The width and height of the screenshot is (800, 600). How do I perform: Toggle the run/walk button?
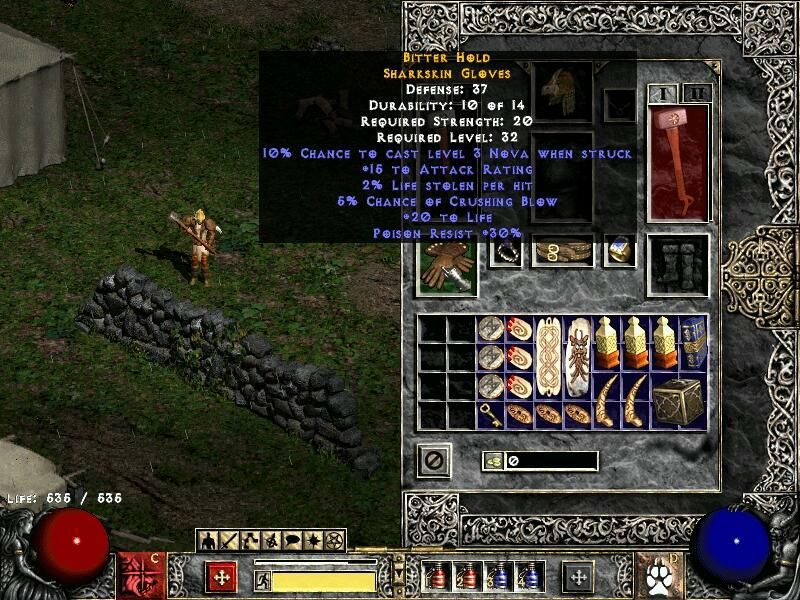click(260, 578)
